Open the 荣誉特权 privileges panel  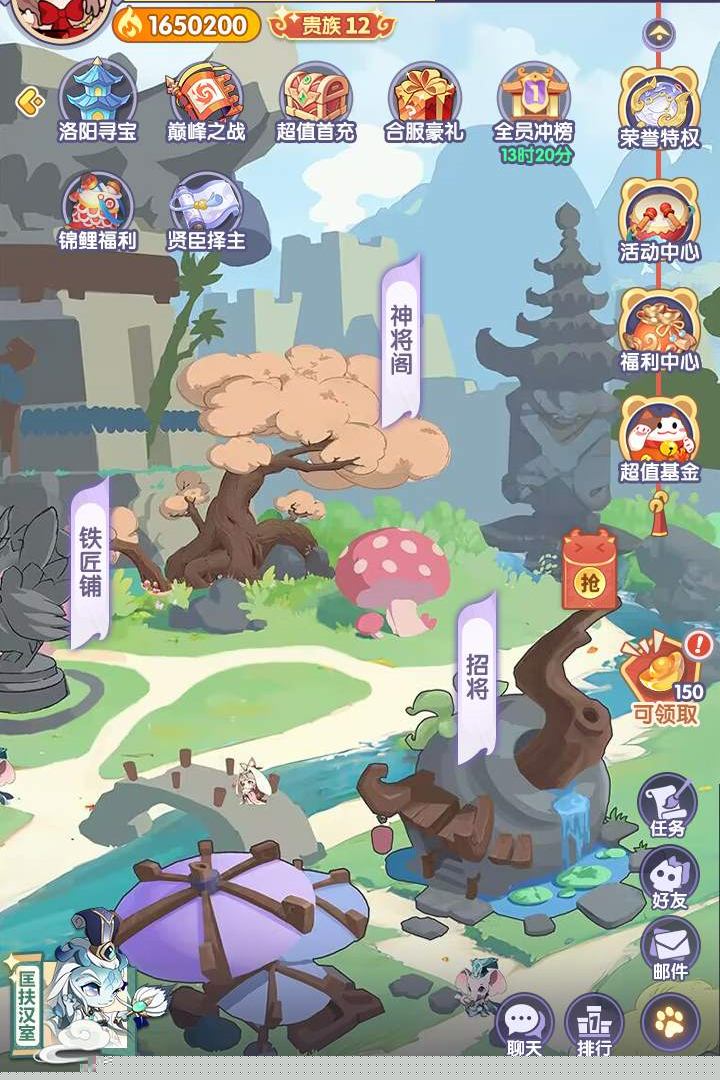click(x=659, y=105)
